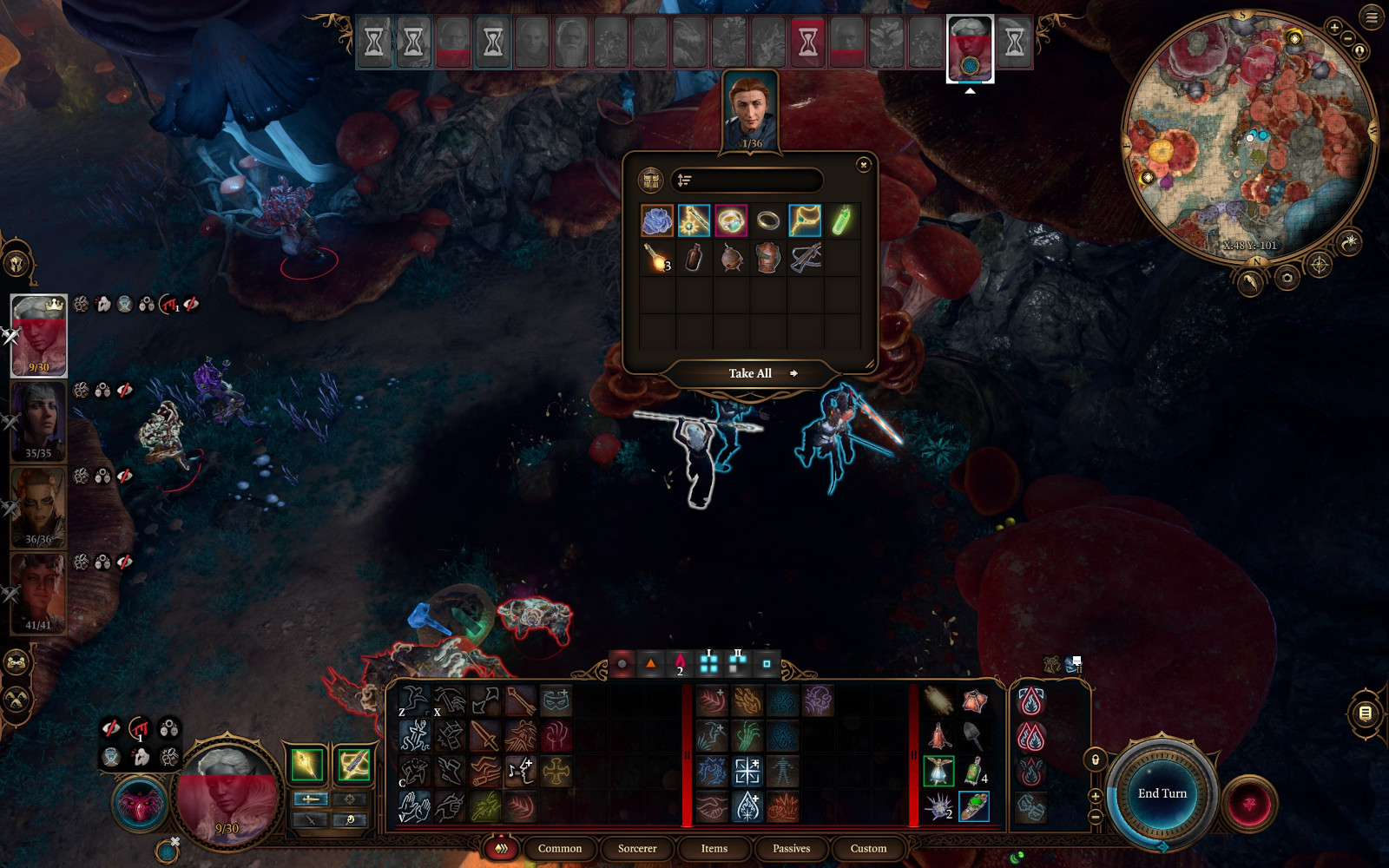The width and height of the screenshot is (1389, 868).
Task: Select the 36/36 health companion portrait
Action: (x=38, y=507)
